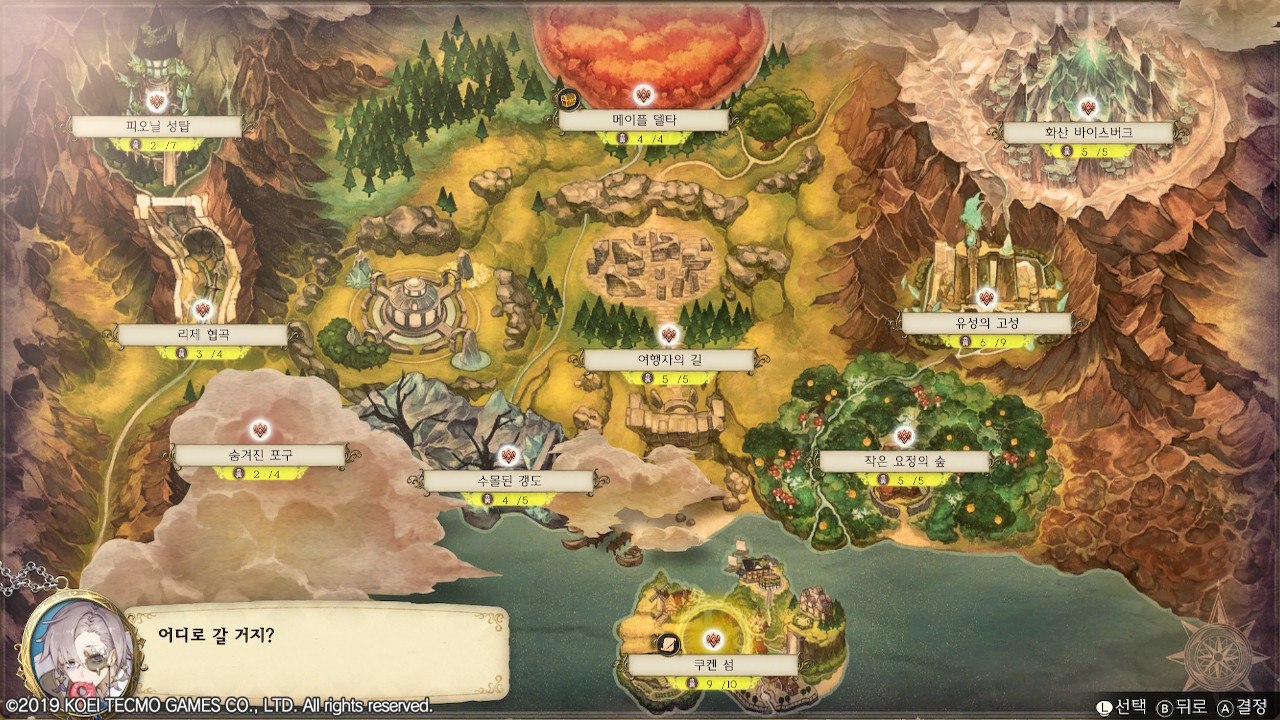1280x720 pixels.
Task: Select the 리제 협곡 map label
Action: tap(201, 335)
